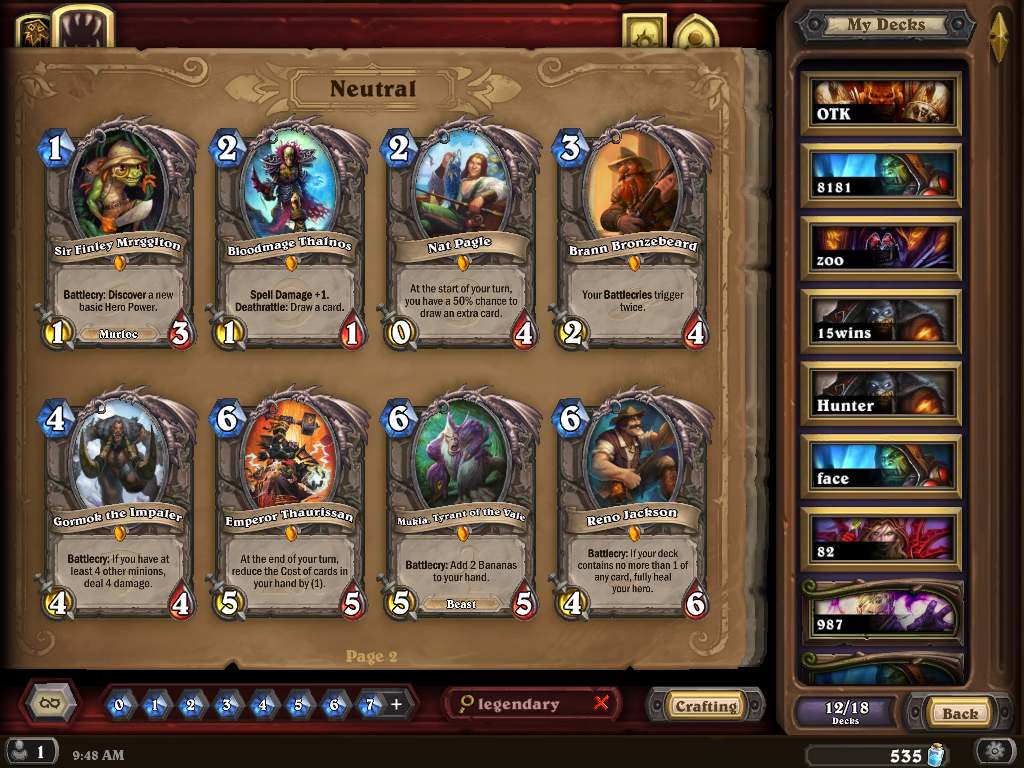Open the Crafting mode

coord(706,706)
